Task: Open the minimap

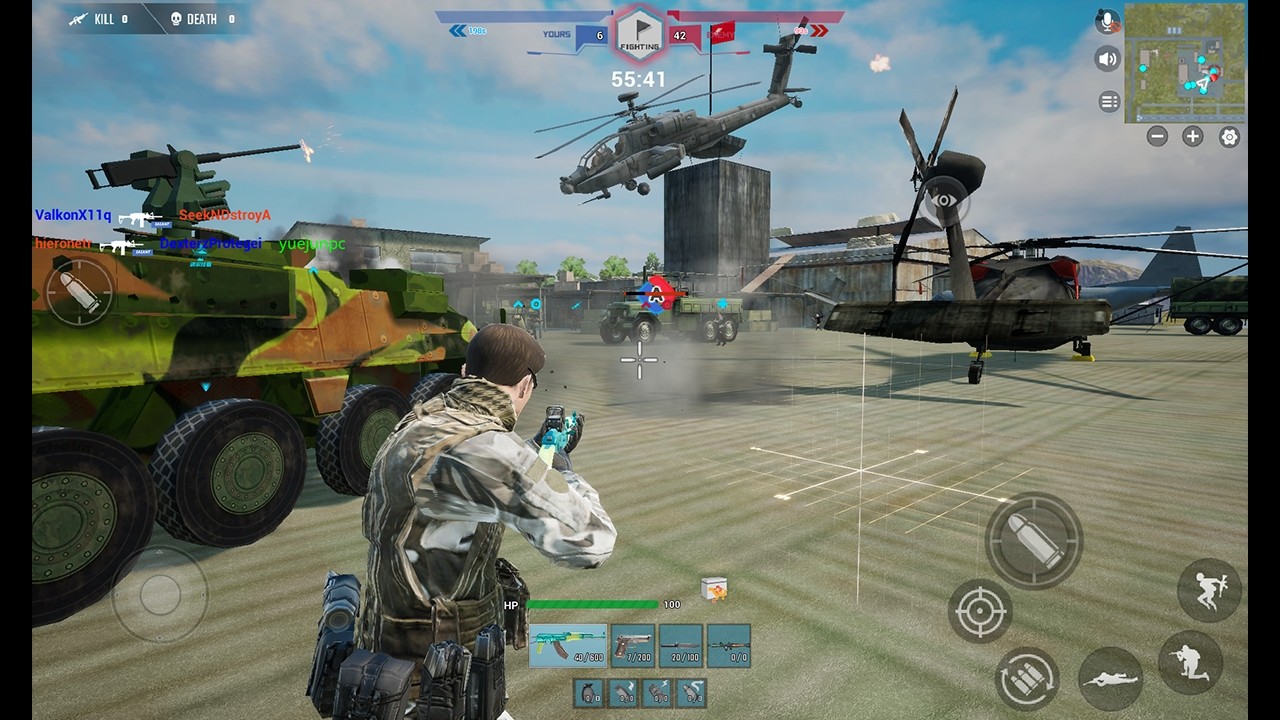Action: pos(1185,63)
